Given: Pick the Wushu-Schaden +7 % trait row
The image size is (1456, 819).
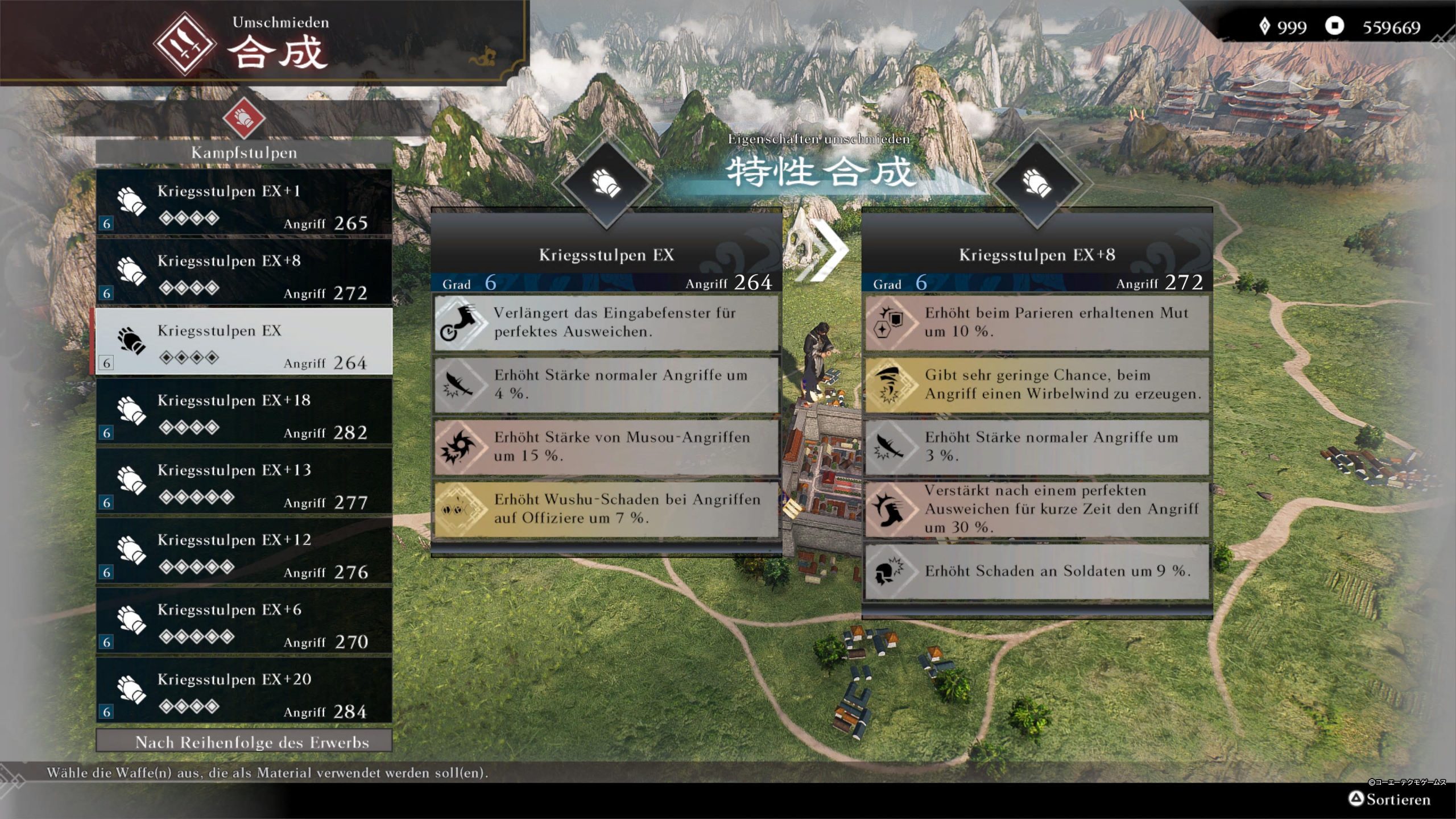Looking at the screenshot, I should click(606, 509).
